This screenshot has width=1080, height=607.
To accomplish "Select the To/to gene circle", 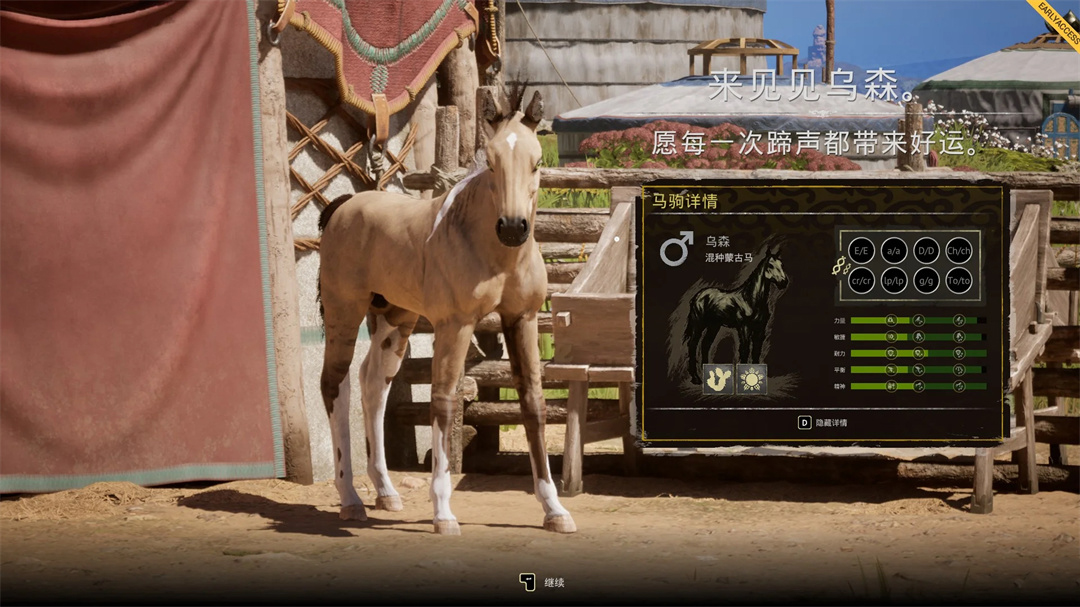I will pos(959,281).
